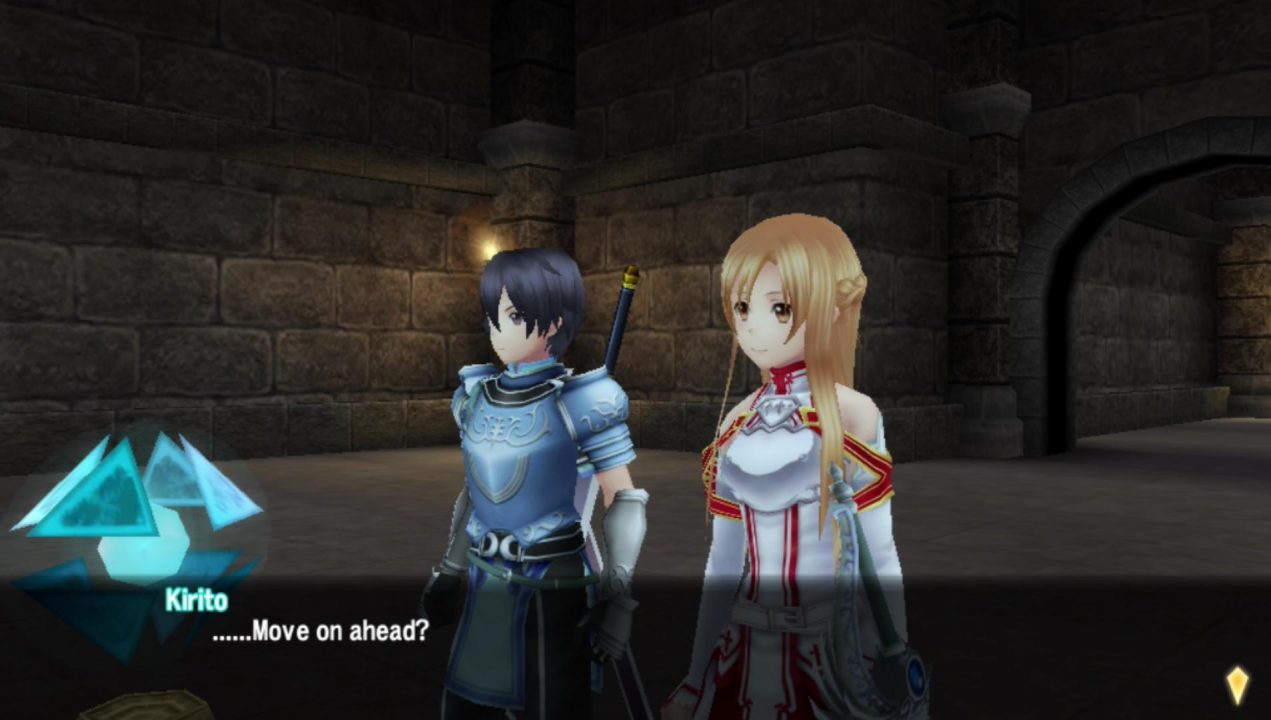Advance dialogue with the yellow diamond indicator
This screenshot has height=720, width=1271.
(x=1237, y=685)
